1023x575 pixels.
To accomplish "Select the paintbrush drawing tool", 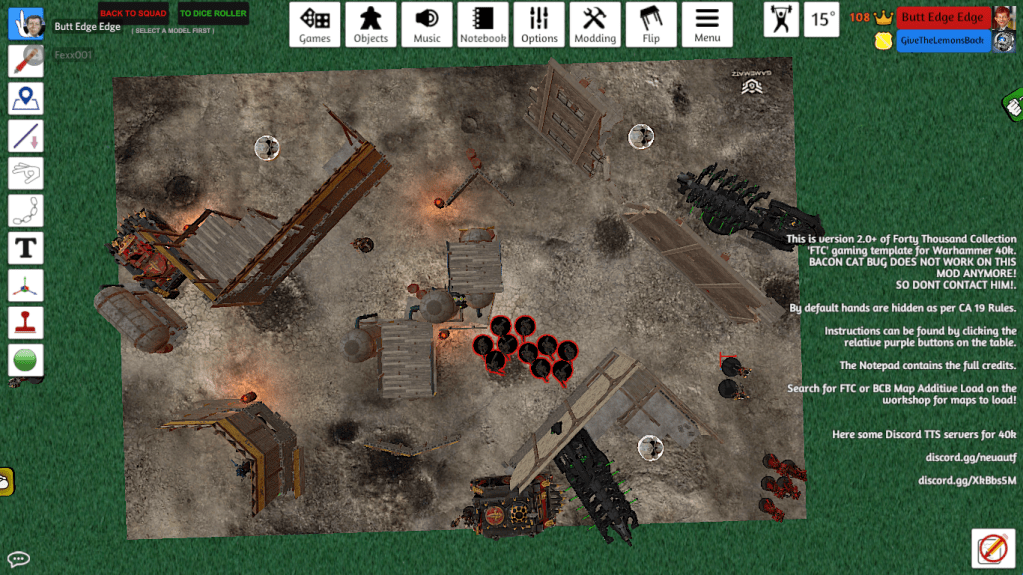I will click(26, 61).
